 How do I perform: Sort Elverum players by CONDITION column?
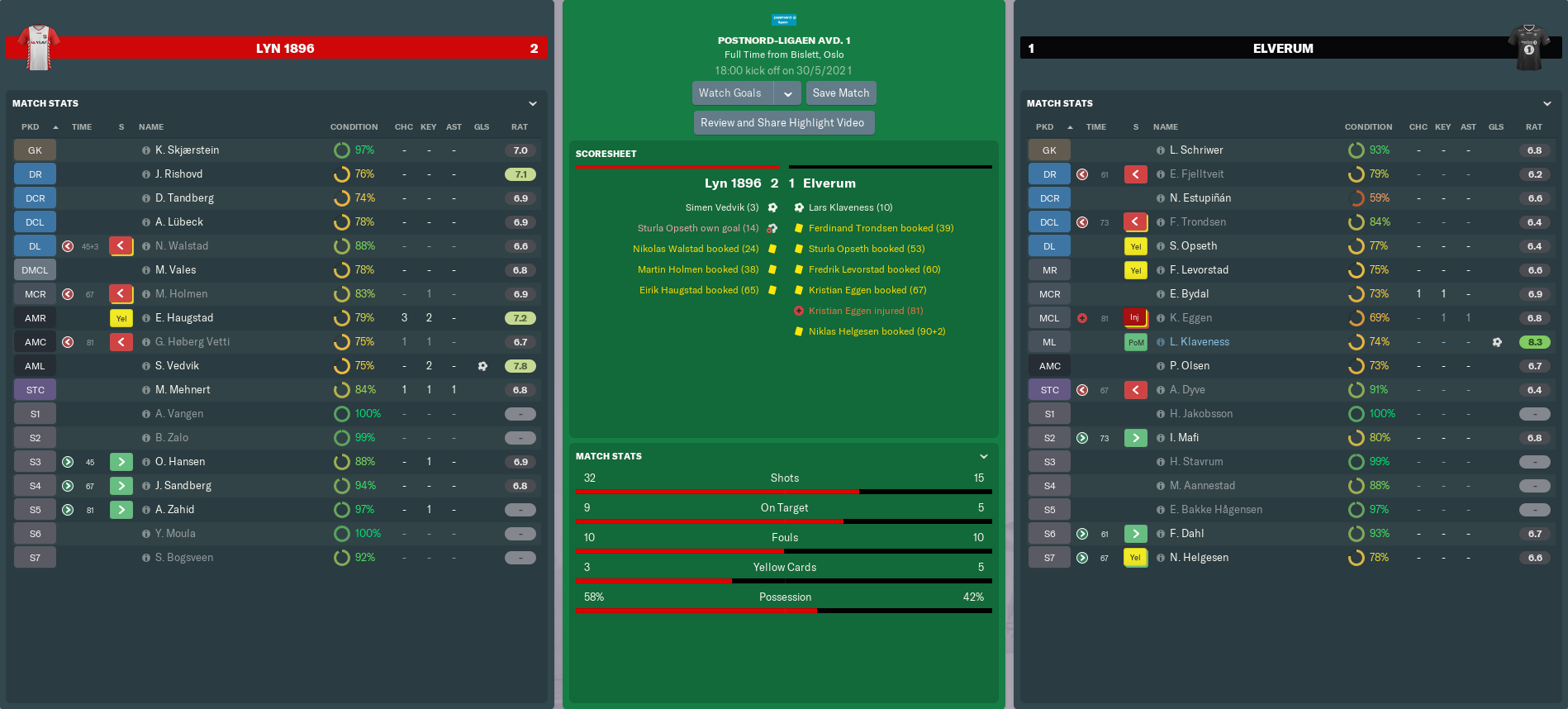point(1368,127)
